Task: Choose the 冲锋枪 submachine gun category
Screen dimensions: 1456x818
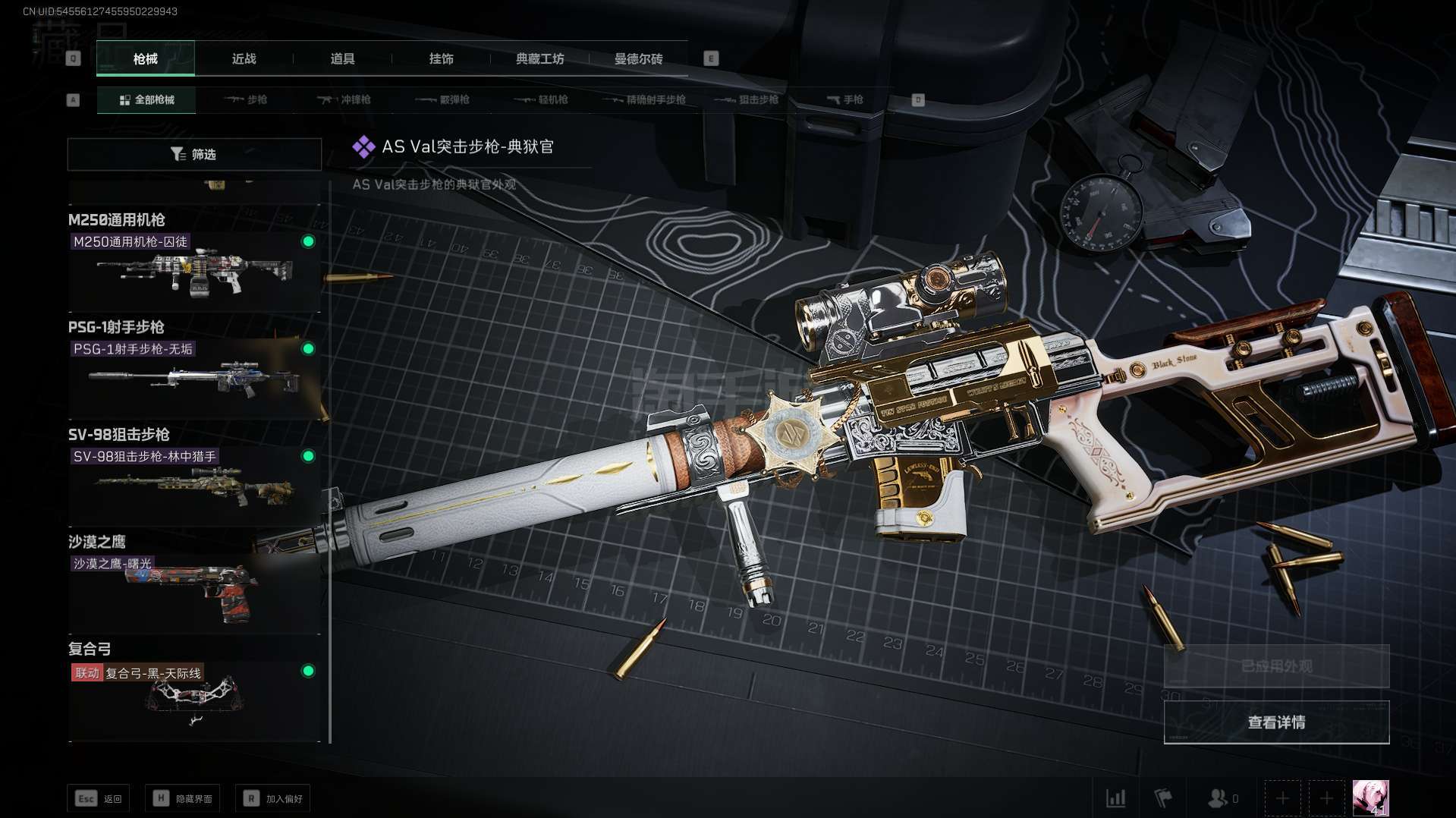Action: tap(344, 100)
